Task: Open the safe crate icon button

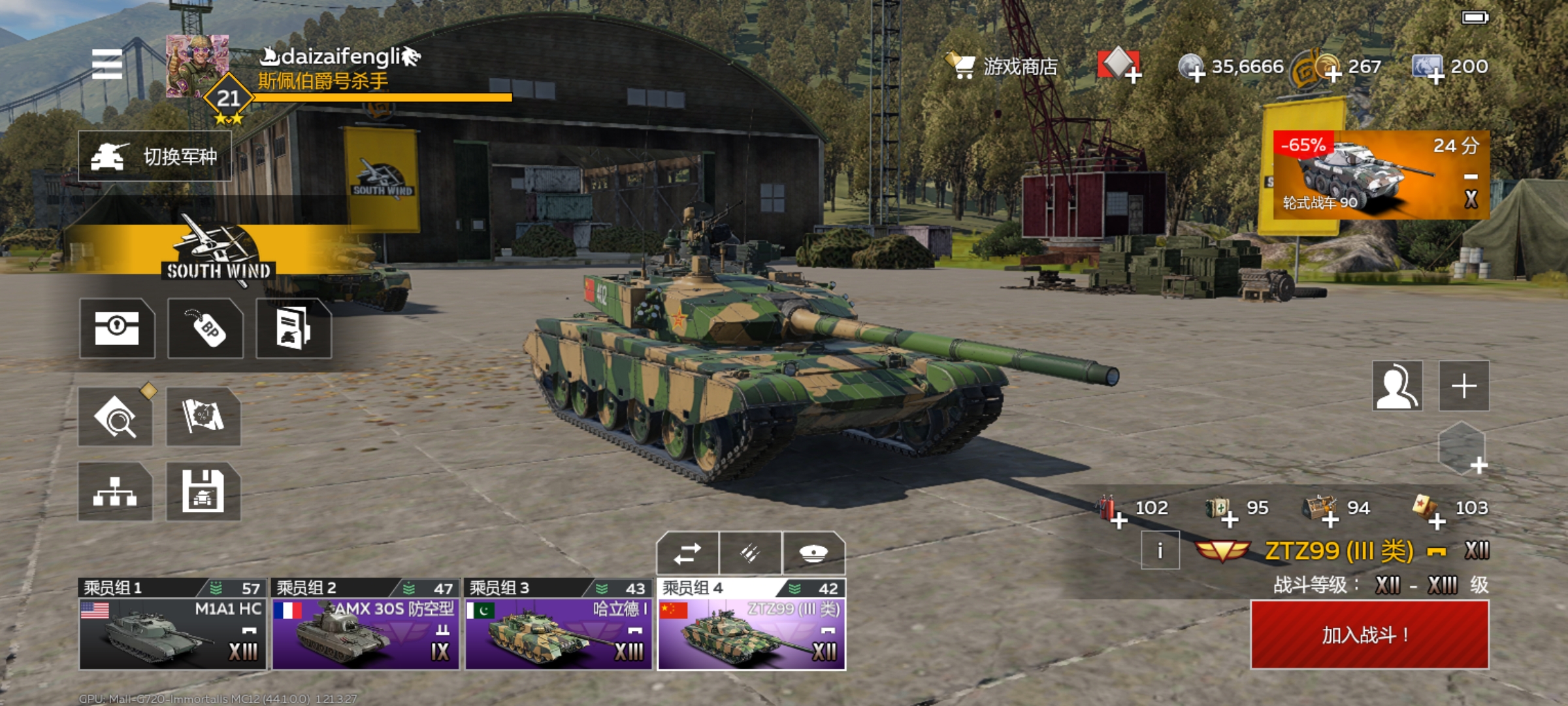Action: [x=117, y=328]
